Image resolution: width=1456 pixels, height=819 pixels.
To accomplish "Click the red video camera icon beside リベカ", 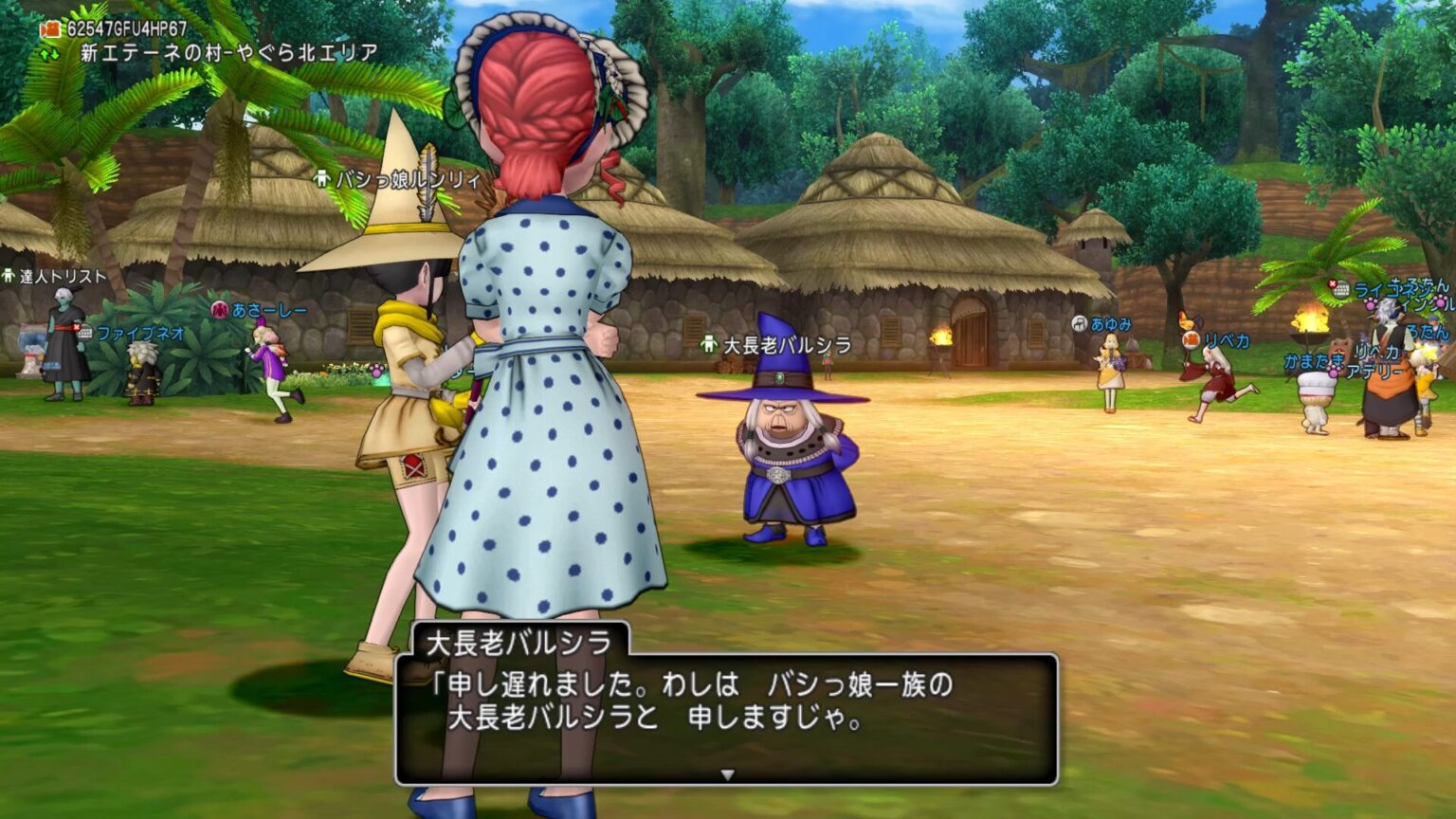I will click(x=1192, y=340).
